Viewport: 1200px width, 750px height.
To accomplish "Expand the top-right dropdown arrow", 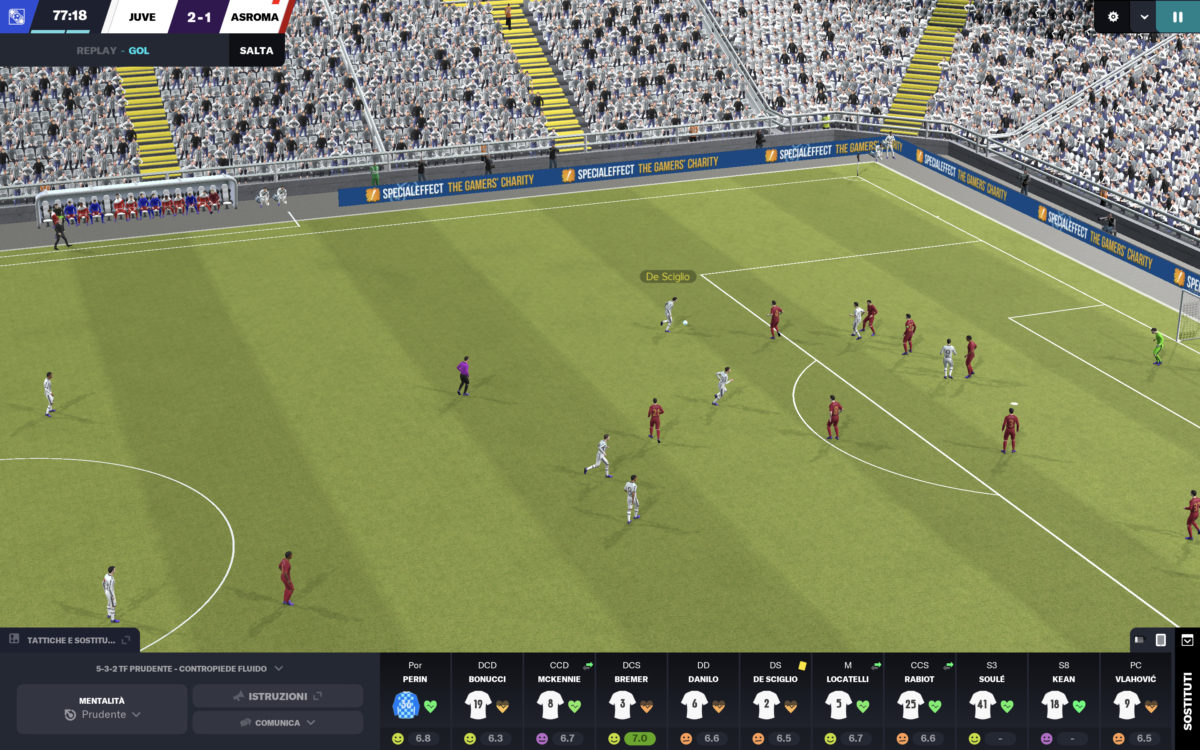I will pos(1143,17).
